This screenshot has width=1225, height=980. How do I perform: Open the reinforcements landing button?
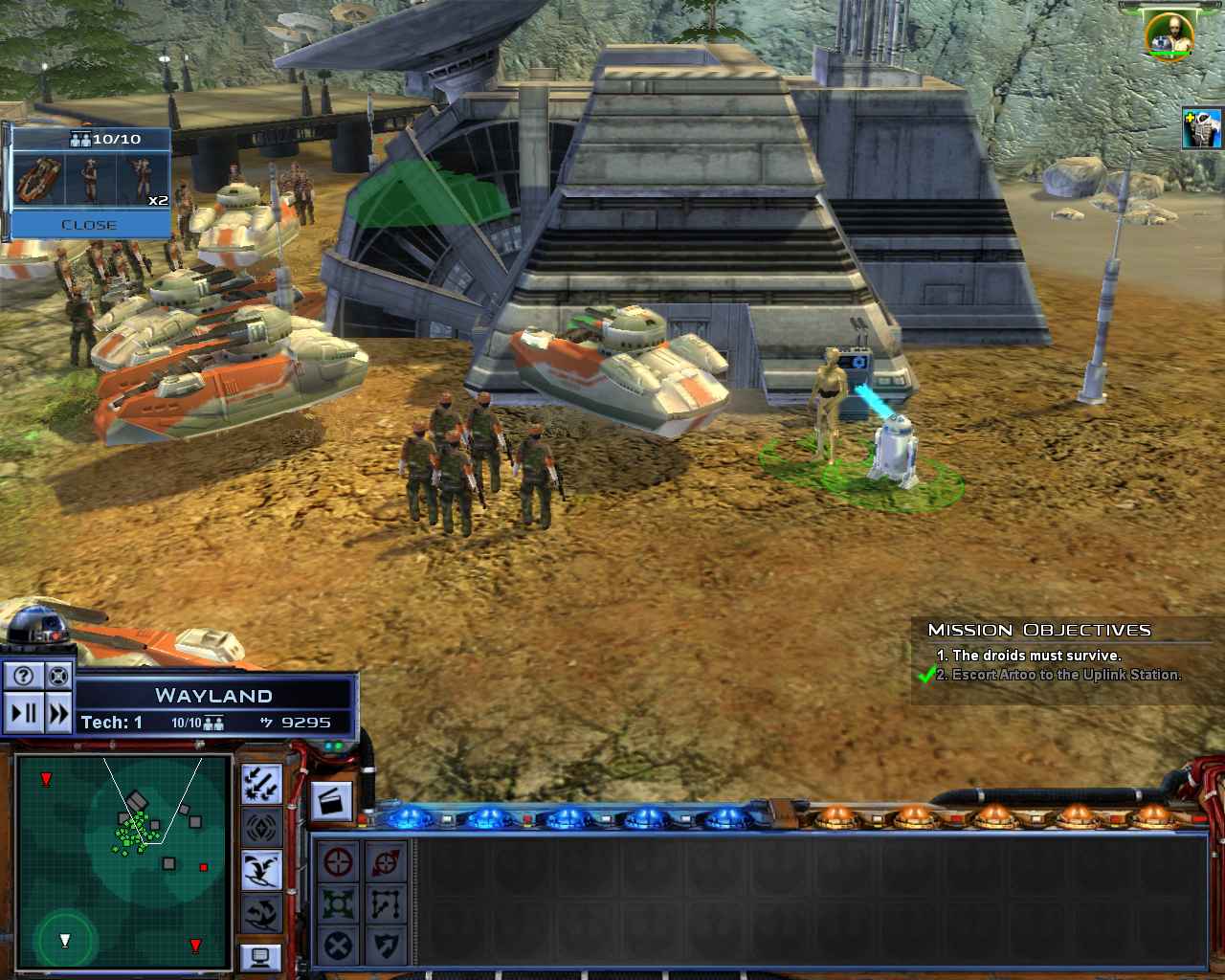[260, 869]
